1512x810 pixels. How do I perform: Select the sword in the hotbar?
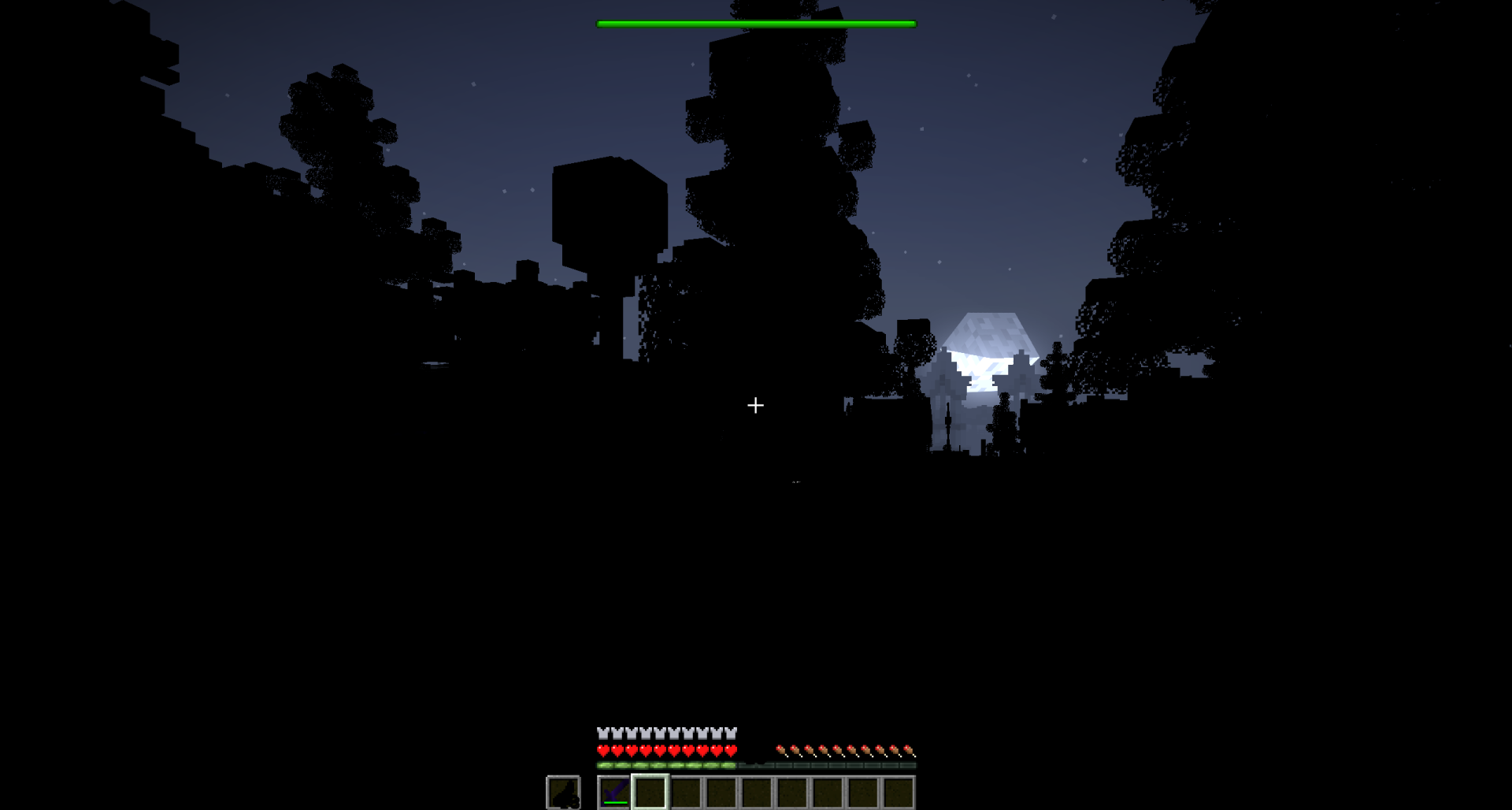click(x=613, y=792)
